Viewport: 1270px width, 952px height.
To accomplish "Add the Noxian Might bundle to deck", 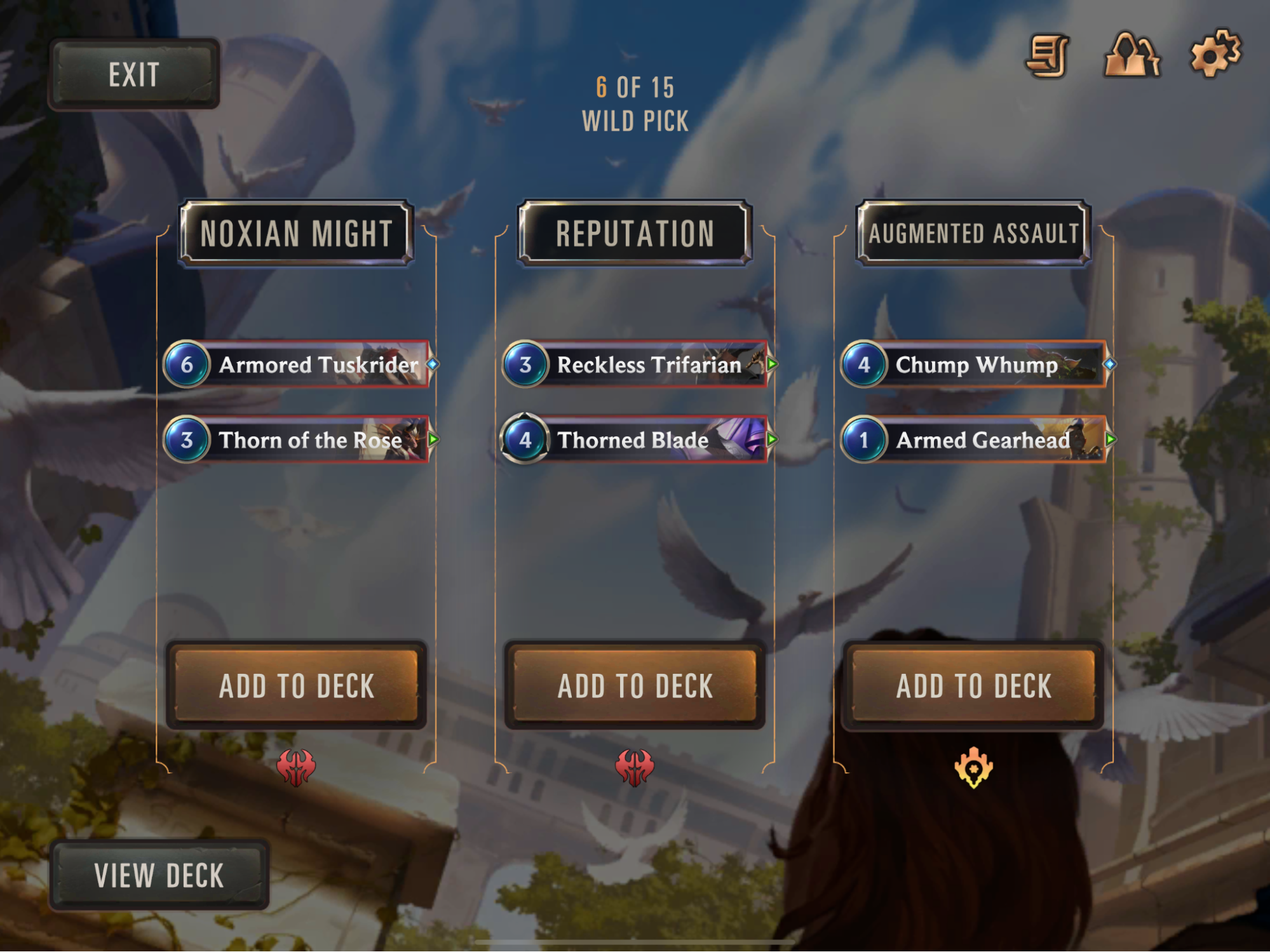I will 296,684.
